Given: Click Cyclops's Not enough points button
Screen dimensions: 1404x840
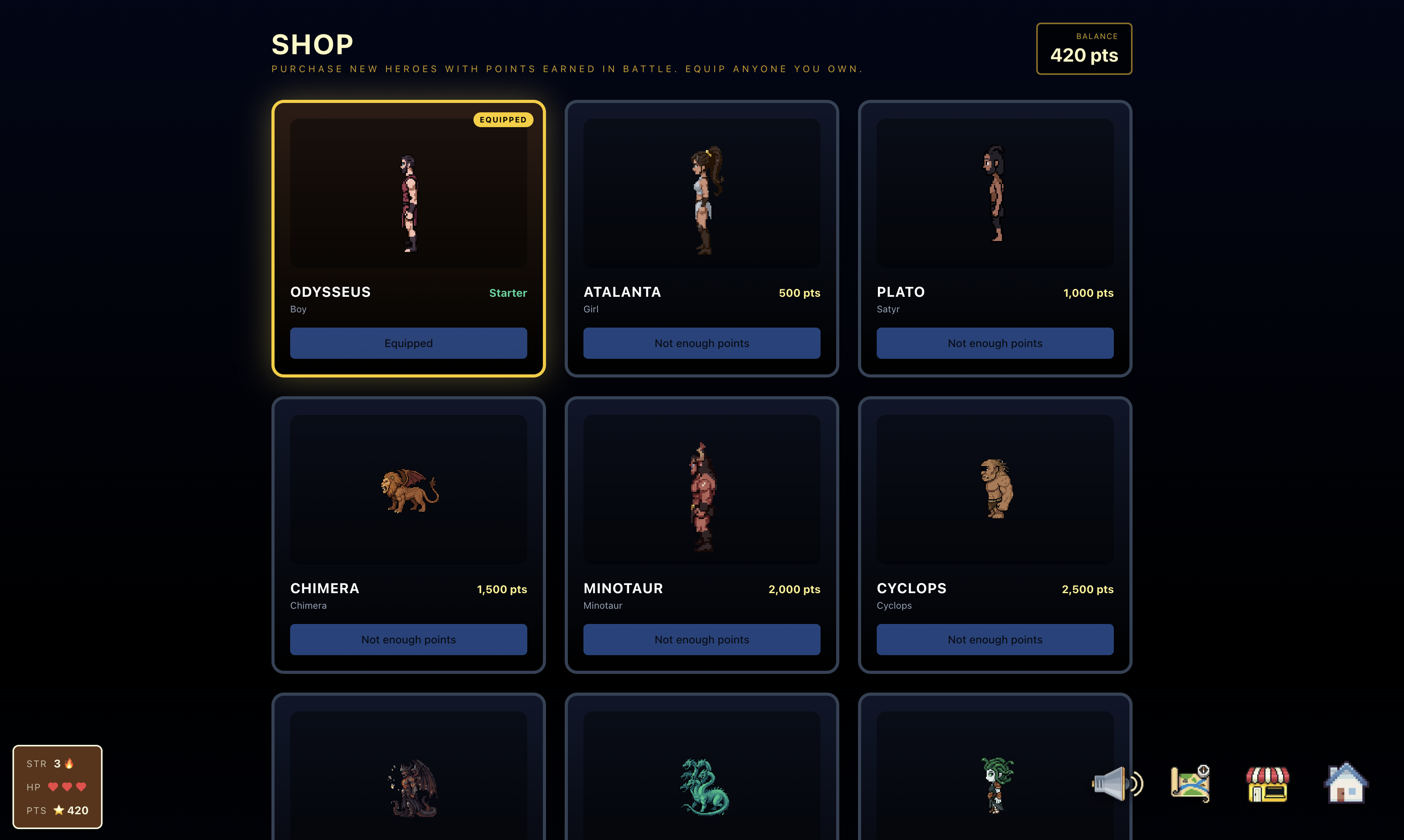Looking at the screenshot, I should (x=994, y=639).
